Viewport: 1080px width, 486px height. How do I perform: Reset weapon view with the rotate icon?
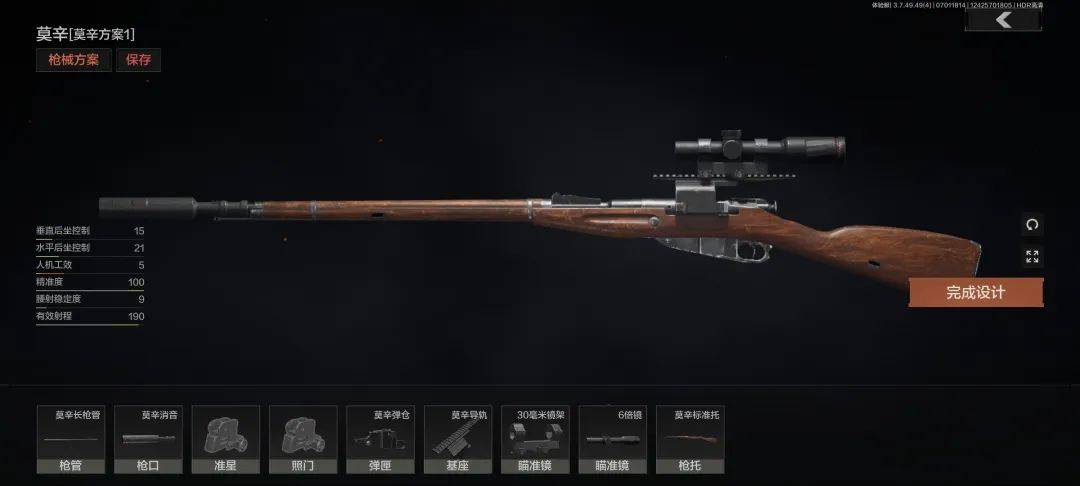[x=1032, y=225]
